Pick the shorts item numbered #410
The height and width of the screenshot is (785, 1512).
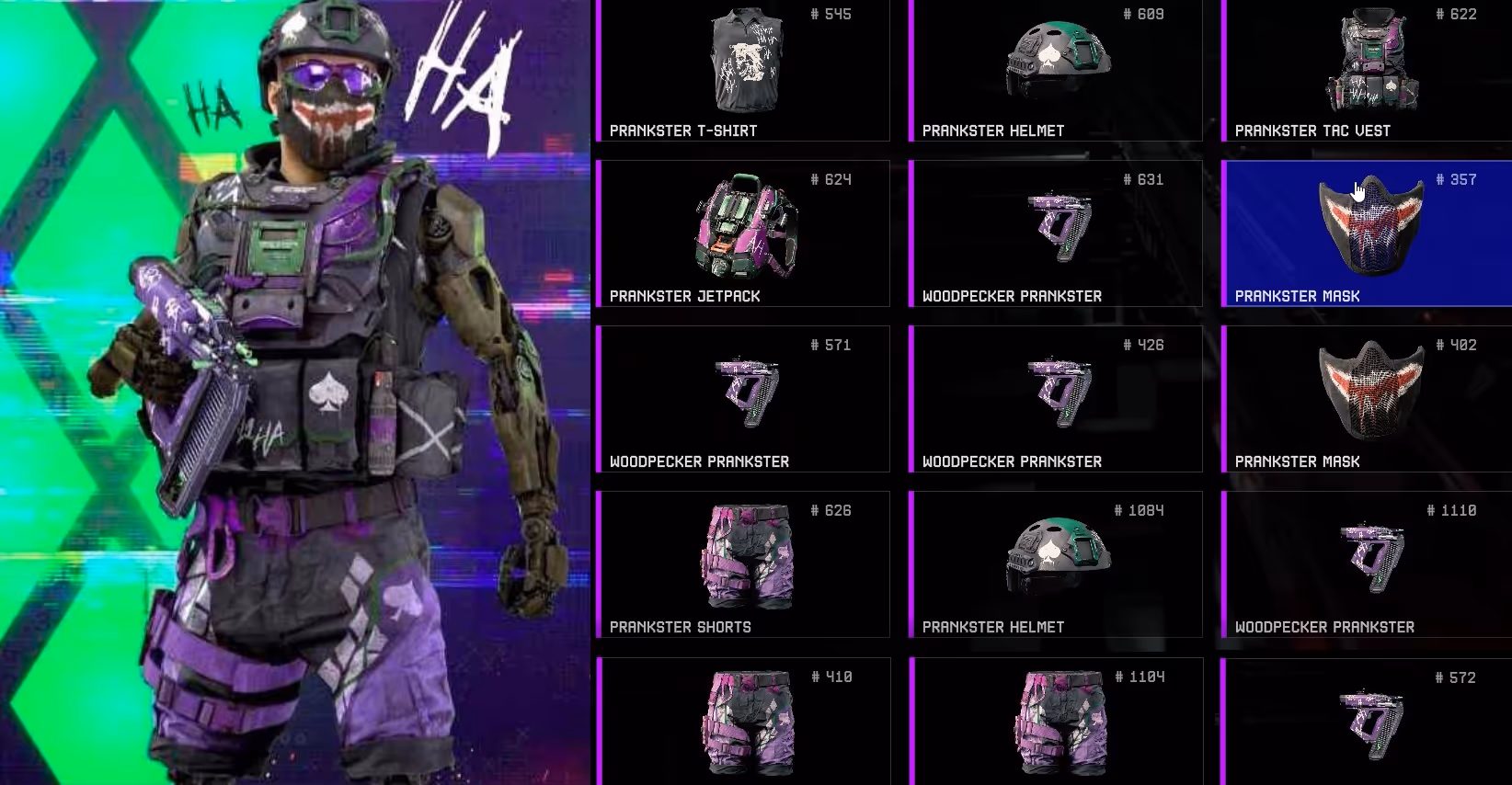coord(745,722)
